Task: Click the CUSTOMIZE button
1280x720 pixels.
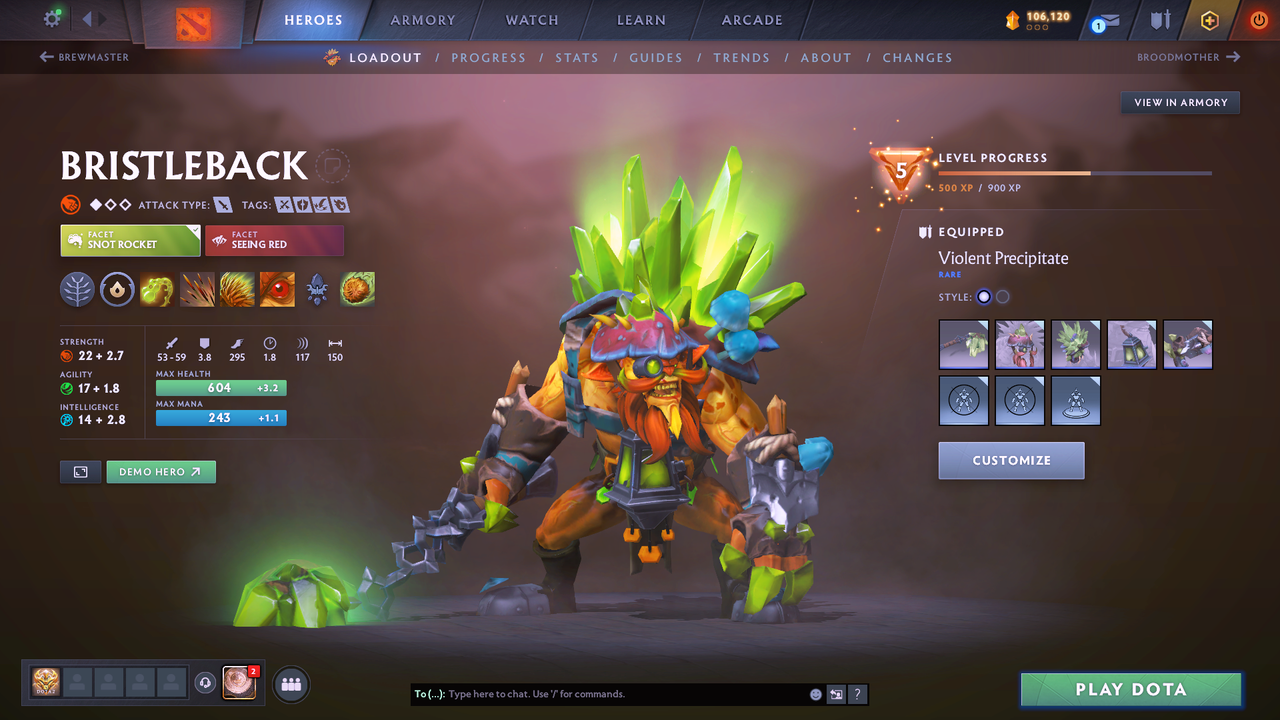Action: 1011,460
